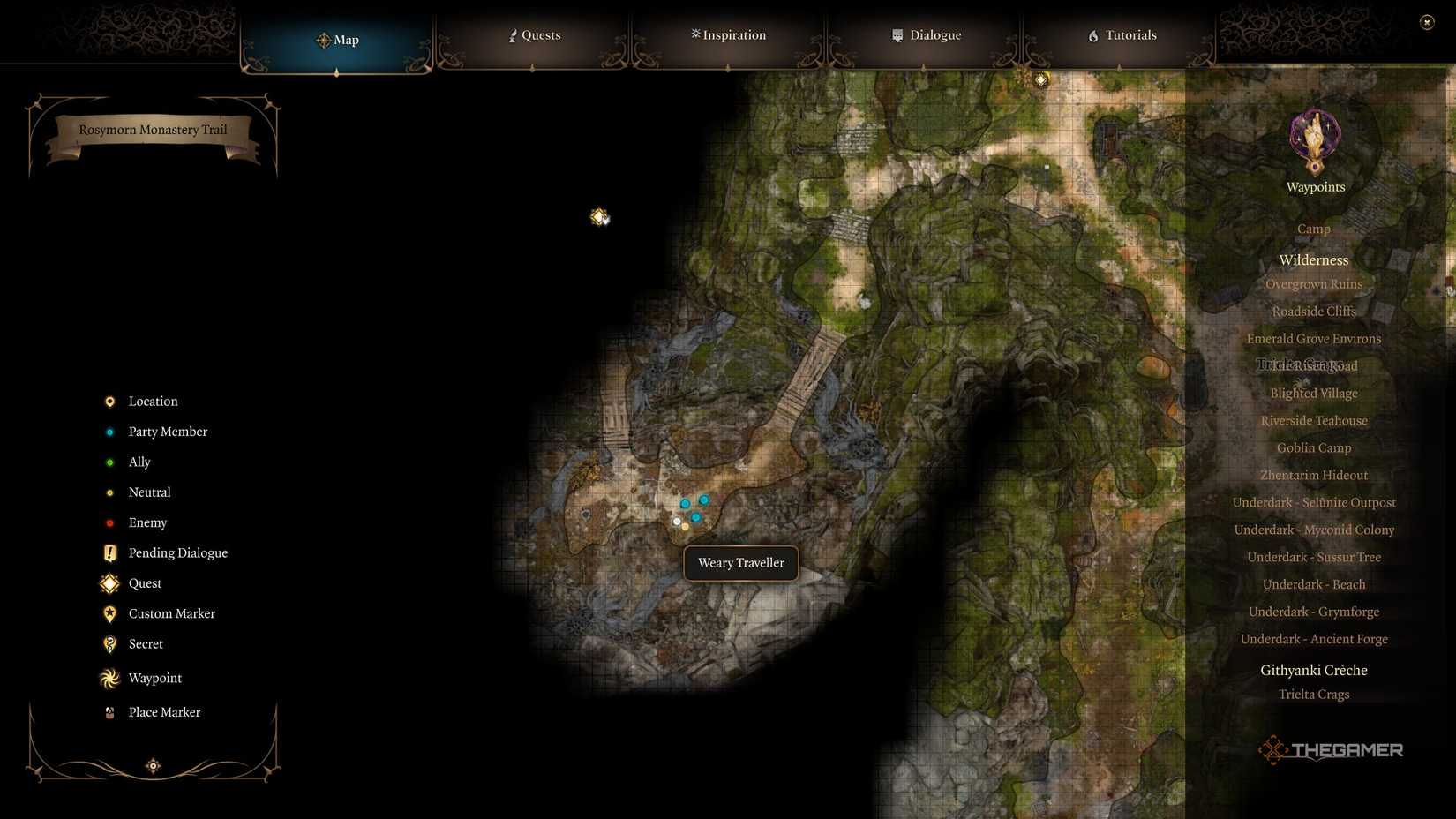Click the Weary Traveller map tooltip

[x=739, y=562]
